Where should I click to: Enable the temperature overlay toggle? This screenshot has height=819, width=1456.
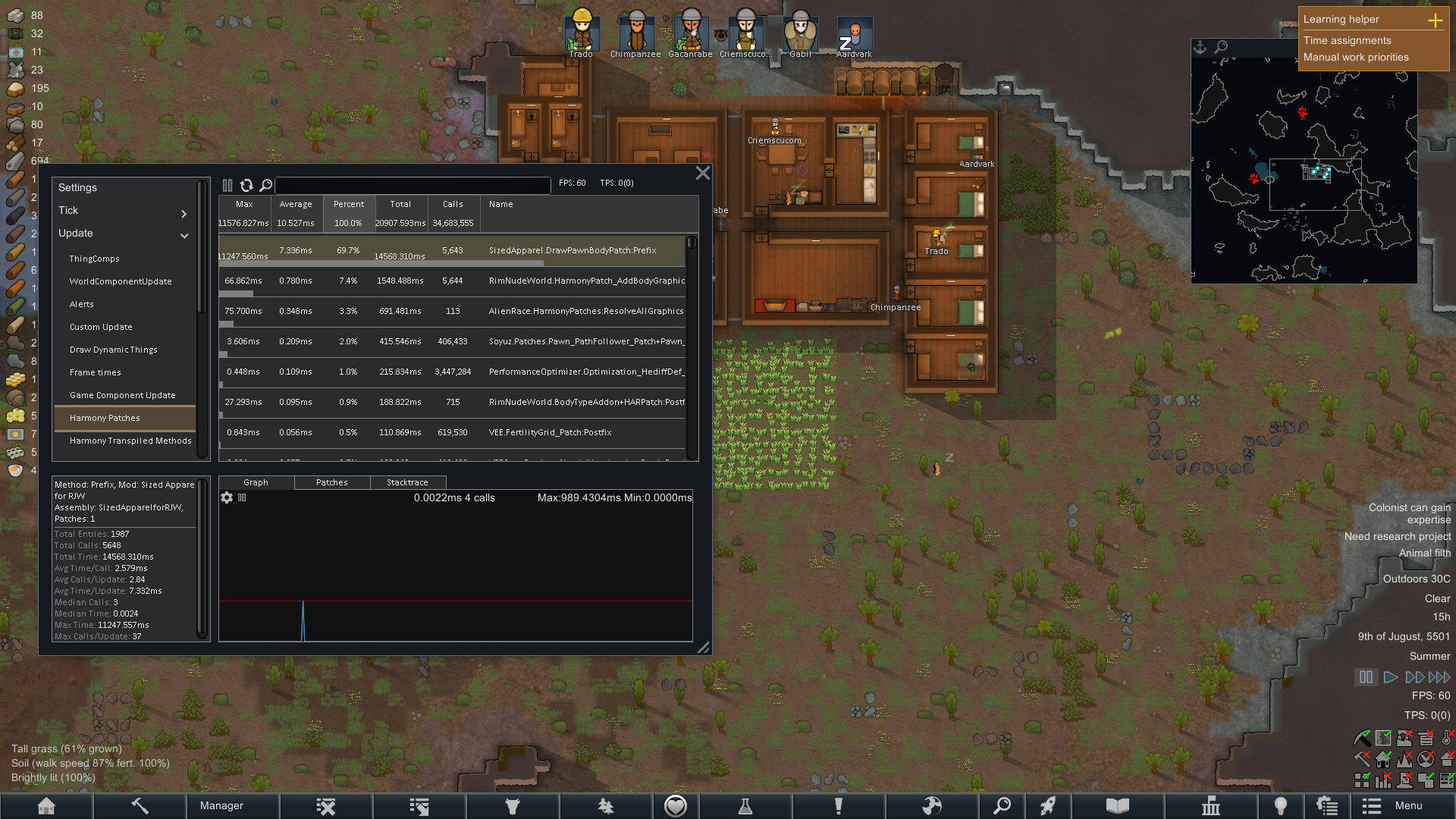[x=1446, y=738]
